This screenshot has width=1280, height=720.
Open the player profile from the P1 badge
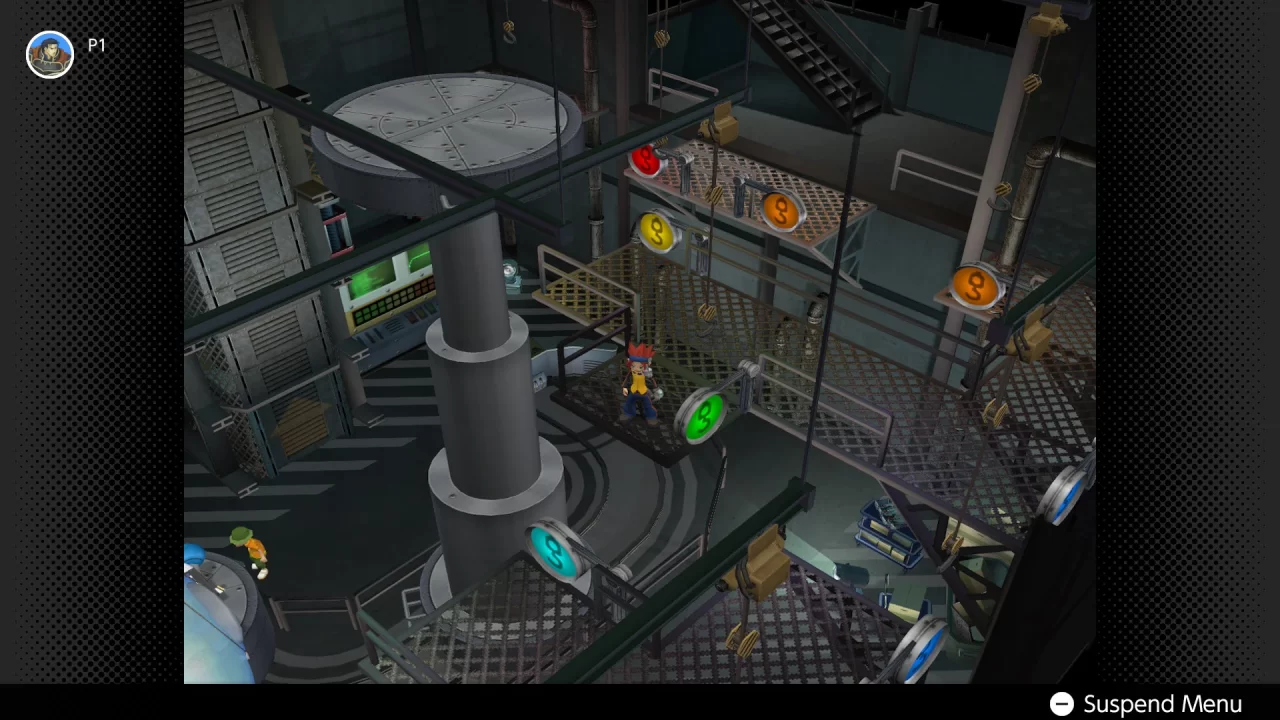49,54
